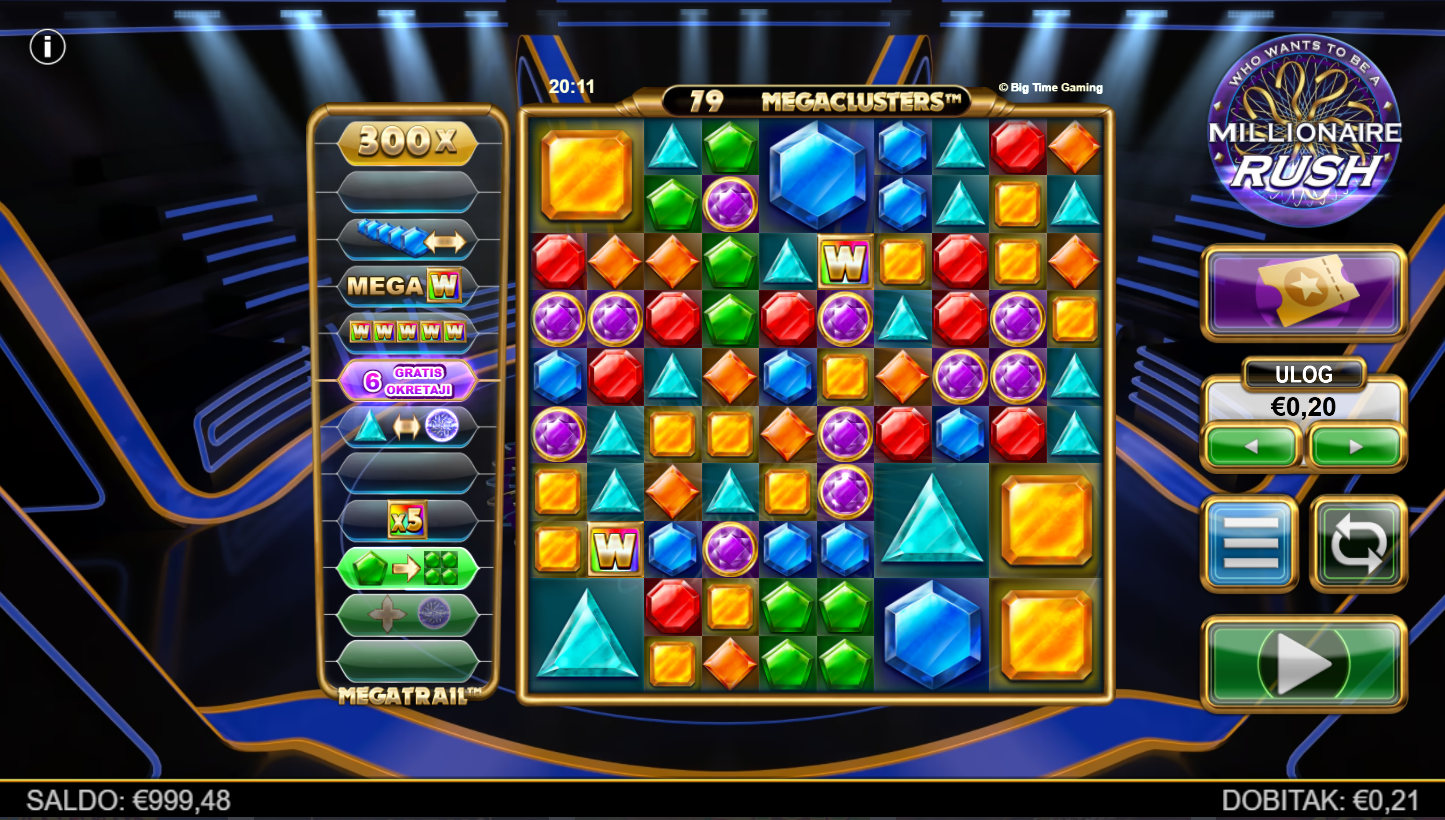Open the autoplay options
The width and height of the screenshot is (1445, 820).
(1358, 543)
